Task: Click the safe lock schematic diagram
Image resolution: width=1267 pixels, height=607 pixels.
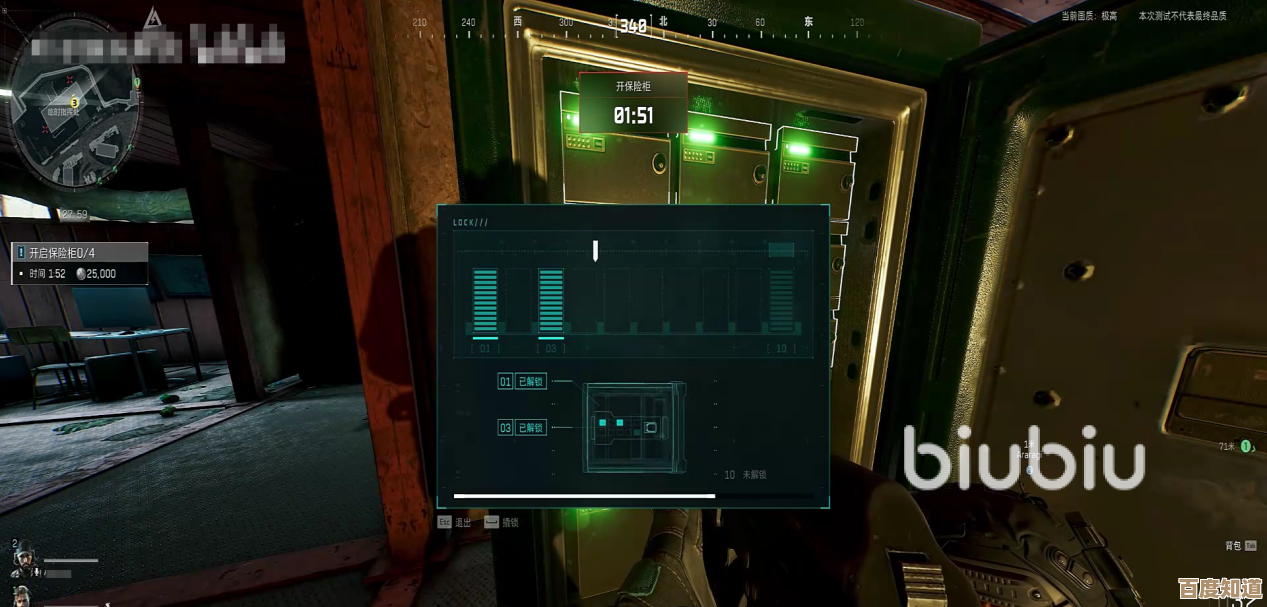Action: tap(634, 427)
